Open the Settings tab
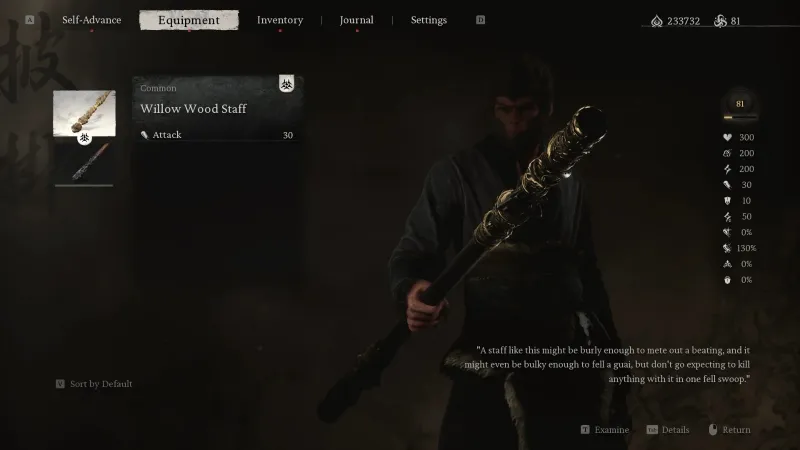 (x=428, y=20)
